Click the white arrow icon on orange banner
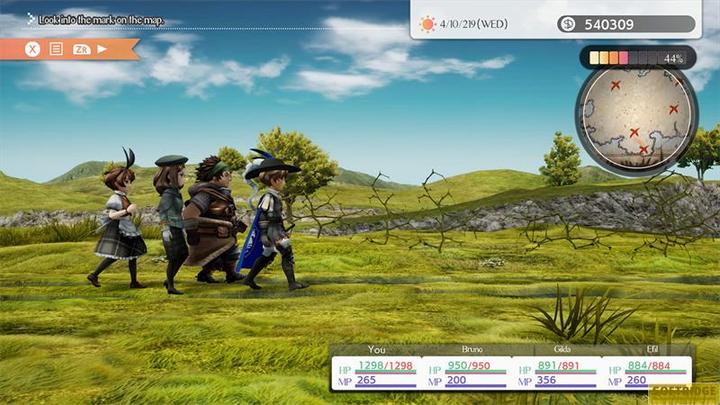Image resolution: width=720 pixels, height=405 pixels. (102, 48)
